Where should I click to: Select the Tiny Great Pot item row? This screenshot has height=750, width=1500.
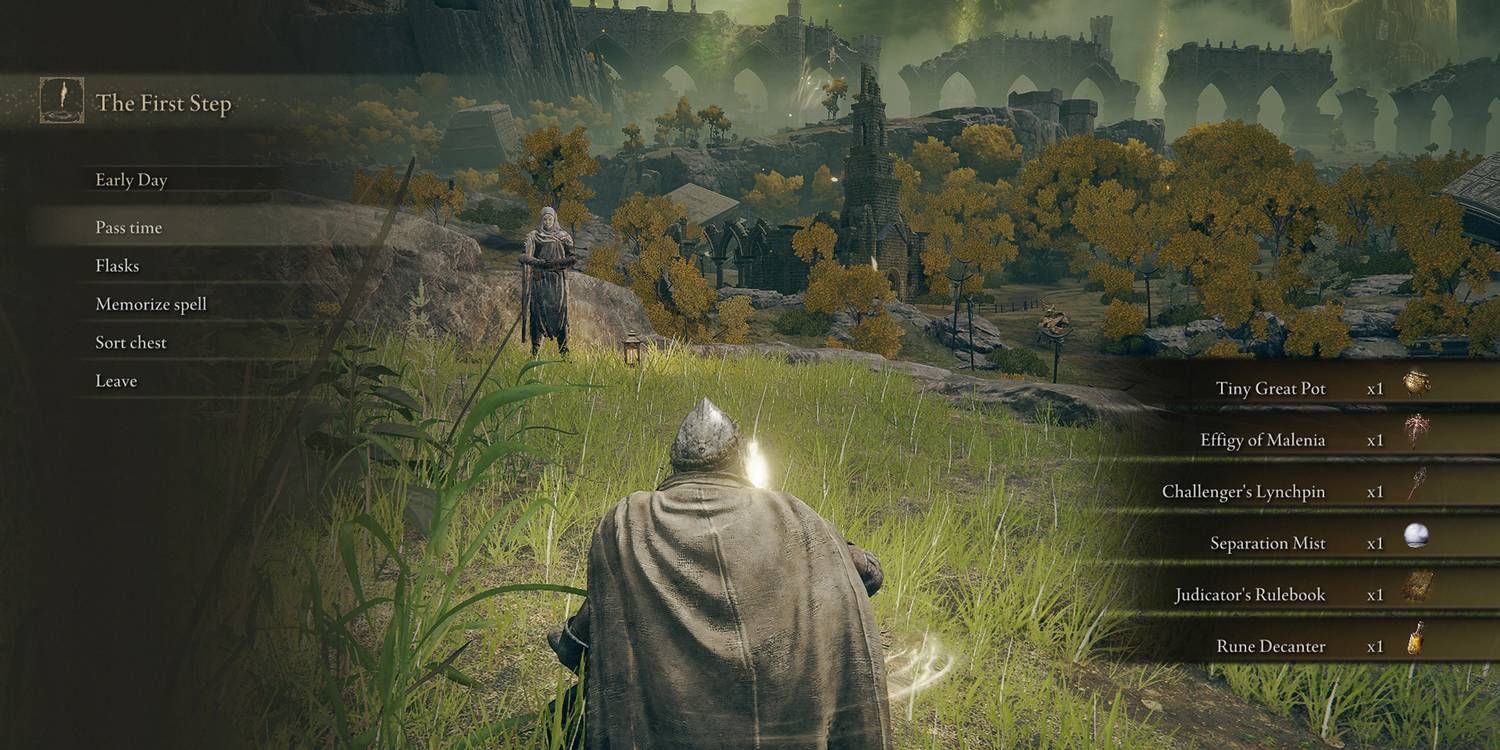(x=1270, y=388)
